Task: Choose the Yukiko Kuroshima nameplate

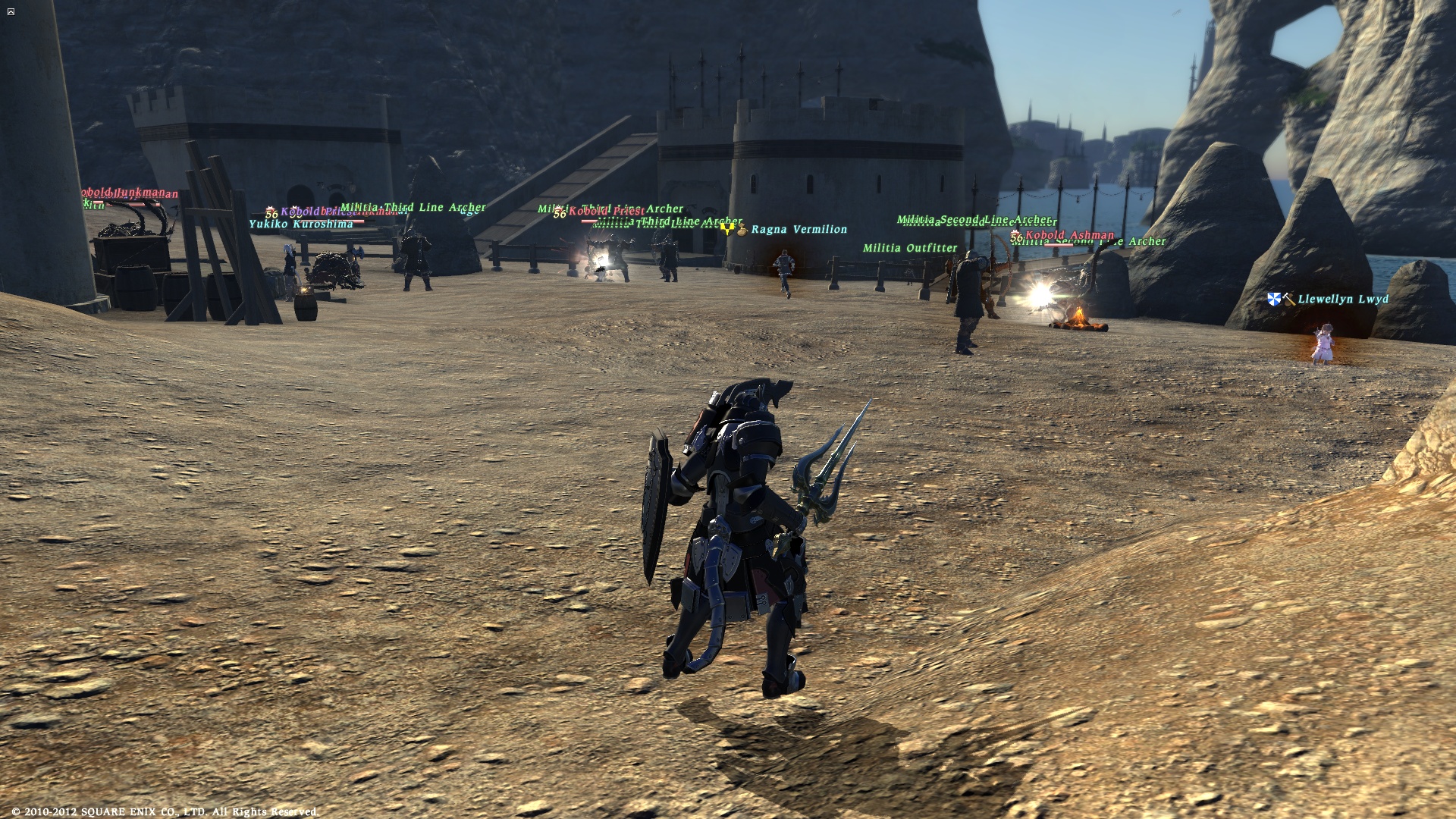Action: click(301, 224)
